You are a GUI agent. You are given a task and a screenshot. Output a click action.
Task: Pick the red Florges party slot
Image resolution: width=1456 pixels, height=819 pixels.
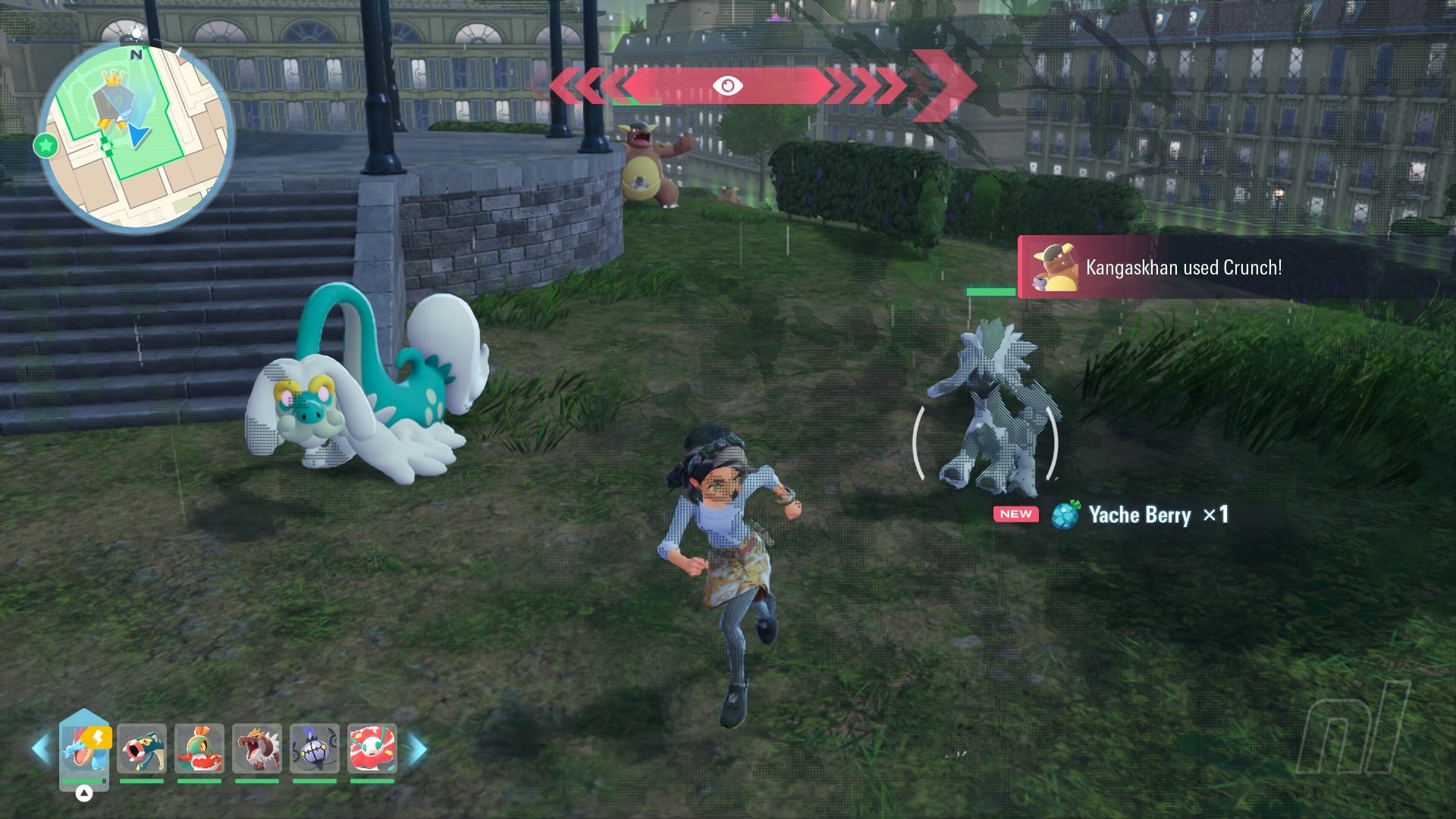372,748
